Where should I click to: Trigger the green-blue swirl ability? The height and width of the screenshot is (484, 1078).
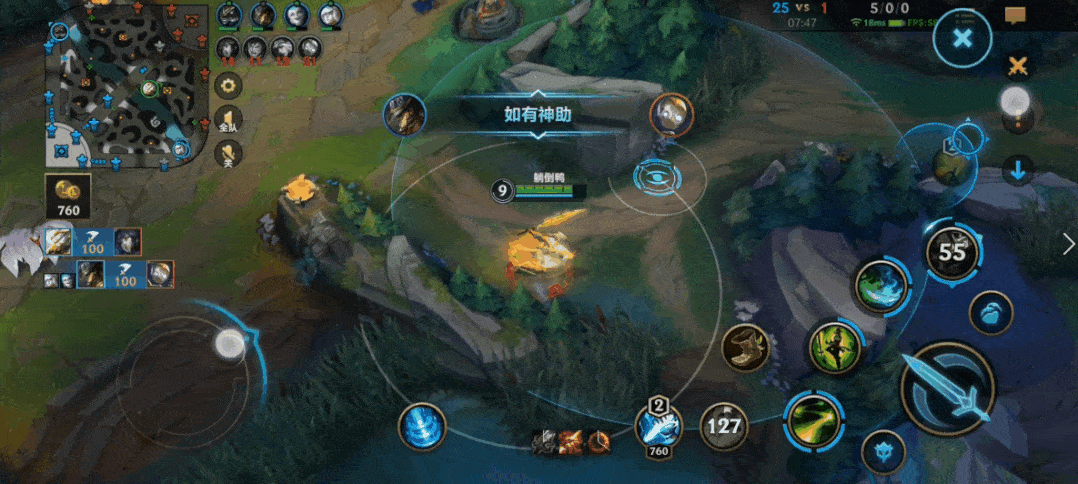880,285
